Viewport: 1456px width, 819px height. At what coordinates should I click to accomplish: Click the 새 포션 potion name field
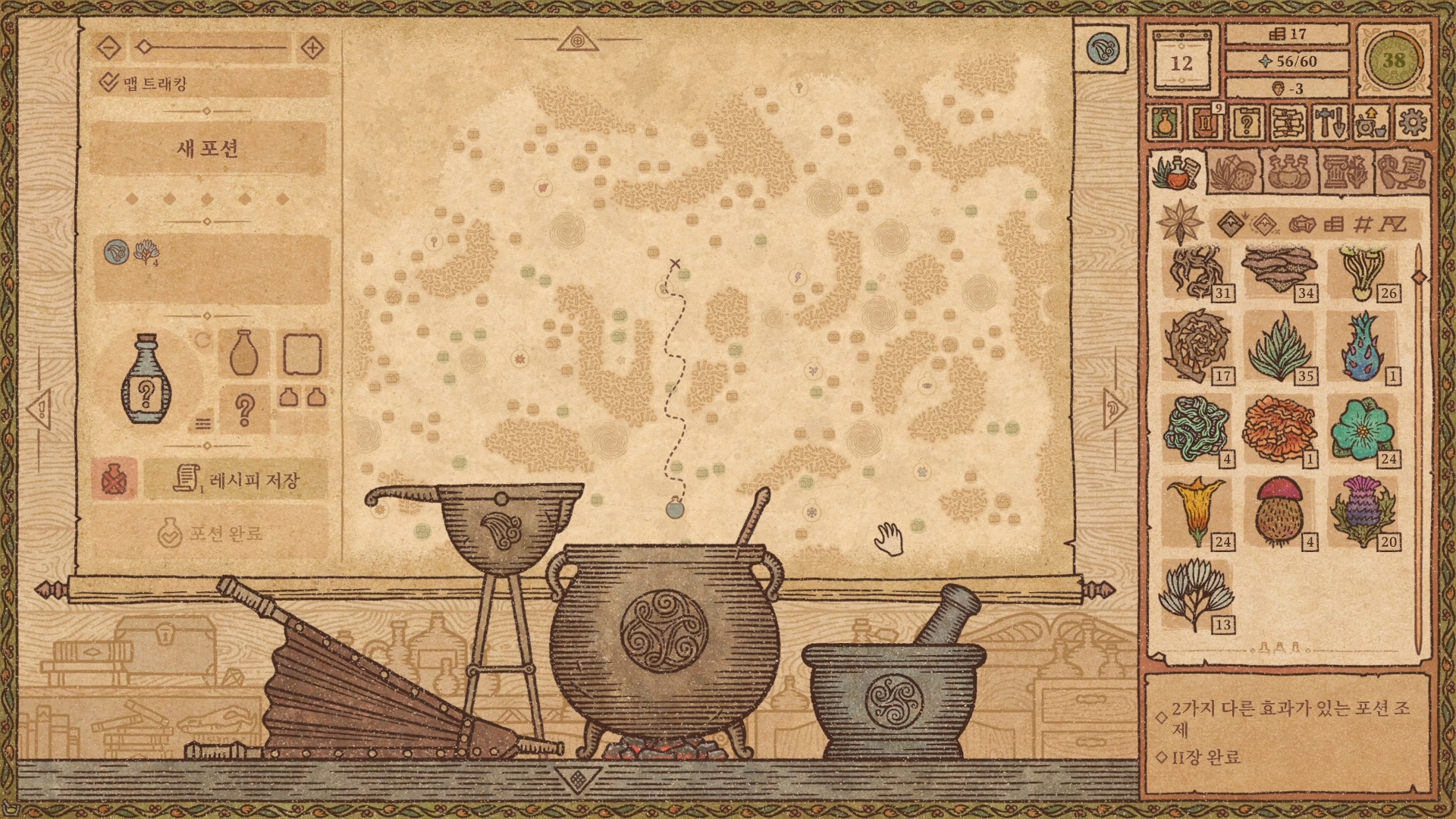pos(208,148)
